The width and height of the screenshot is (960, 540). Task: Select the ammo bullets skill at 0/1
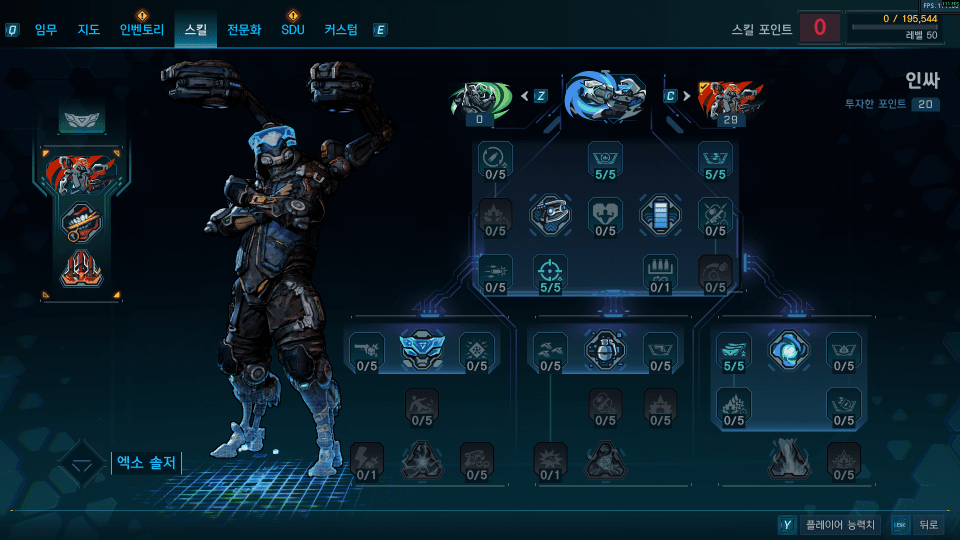(660, 271)
